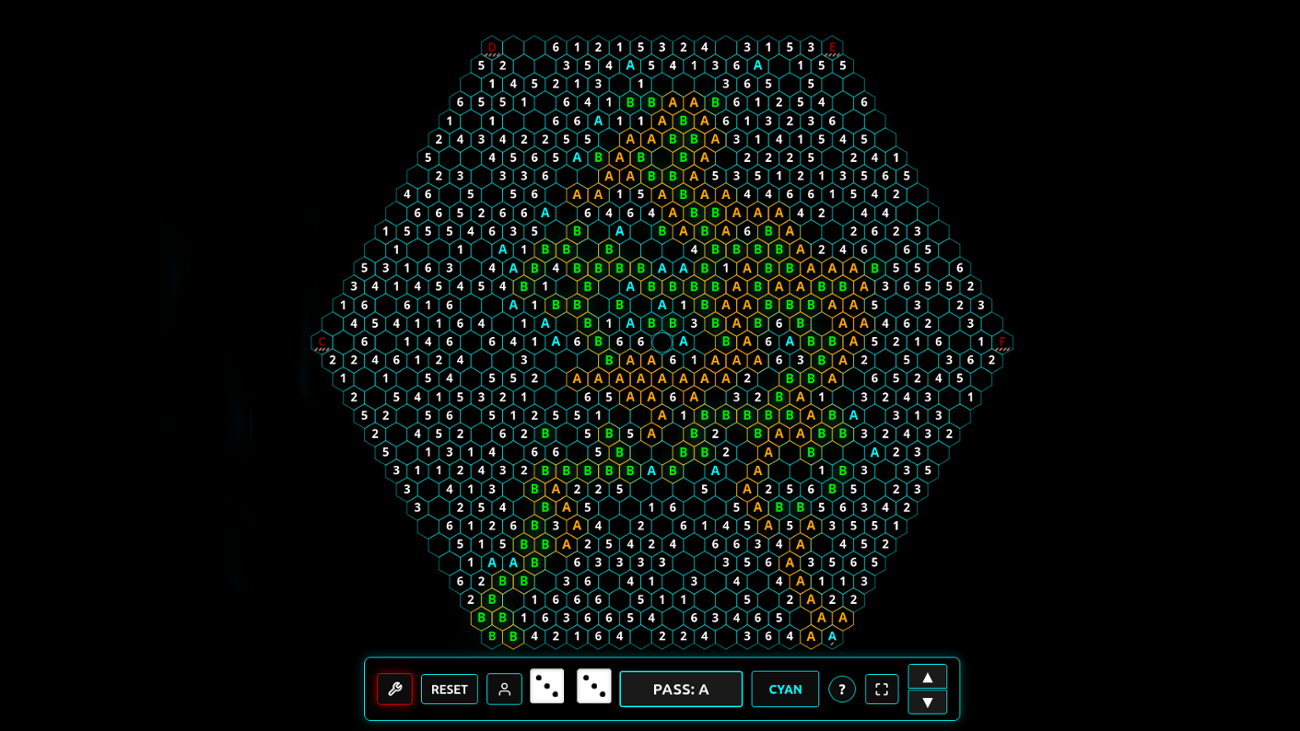Enter fullscreen via the expand icon

881,689
